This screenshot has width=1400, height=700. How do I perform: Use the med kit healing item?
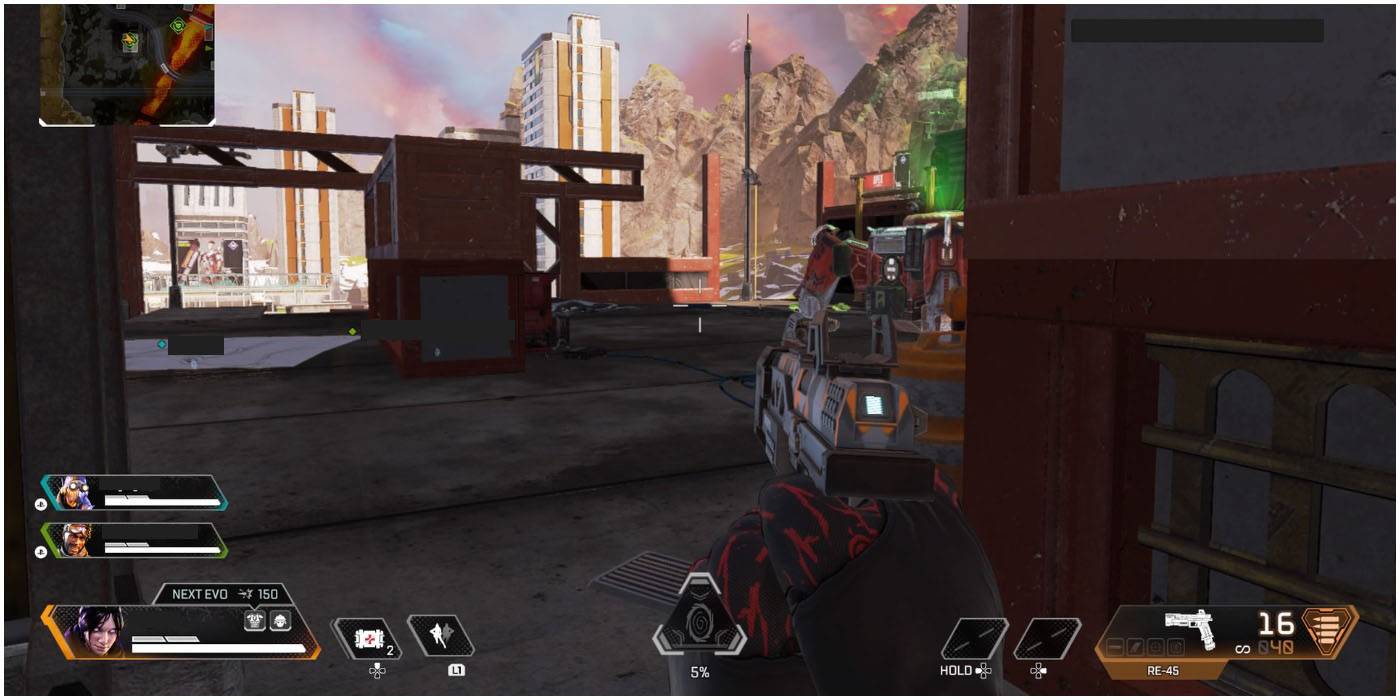[x=366, y=637]
